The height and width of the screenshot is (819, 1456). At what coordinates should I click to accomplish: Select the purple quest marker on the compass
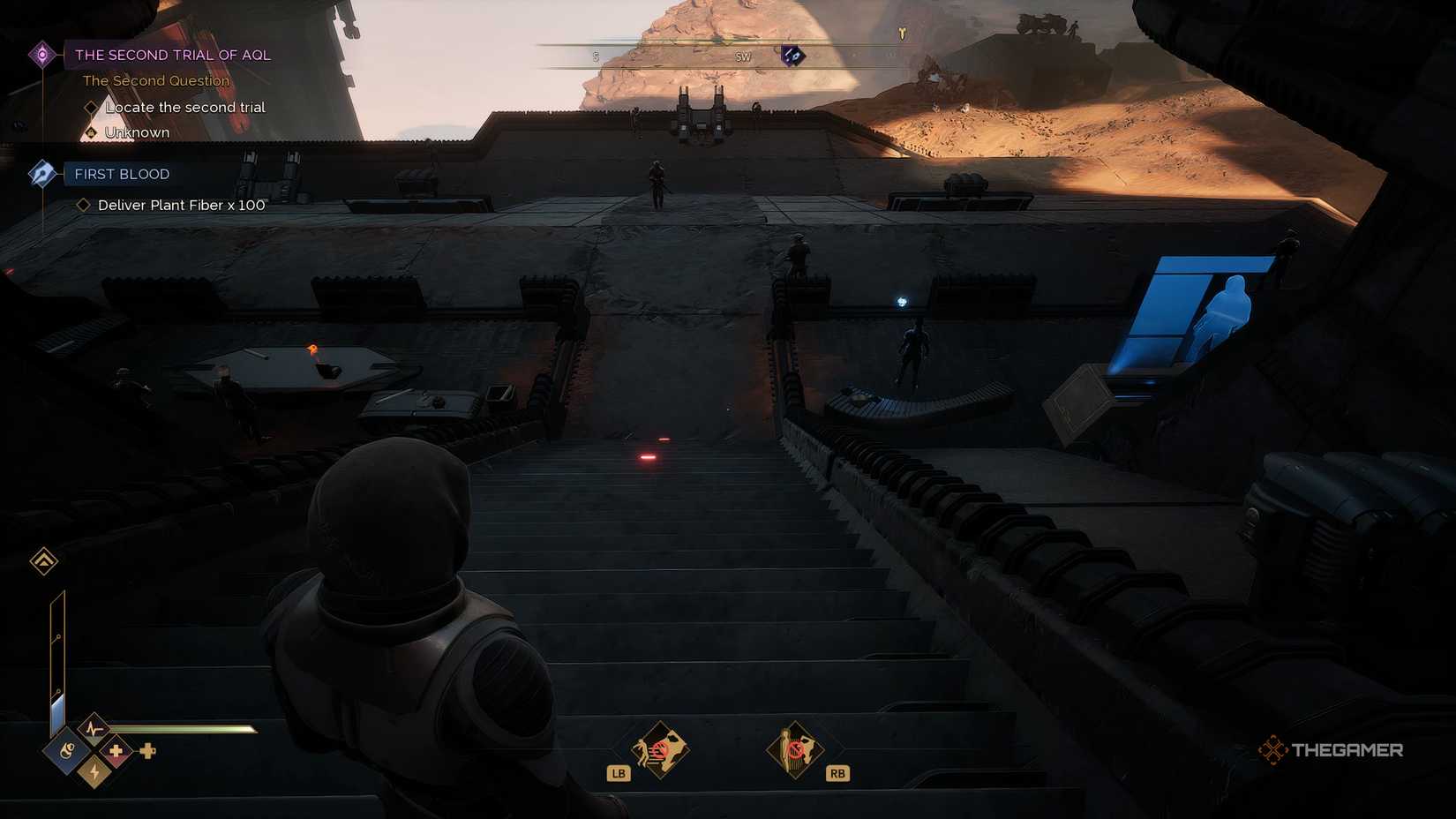point(792,56)
